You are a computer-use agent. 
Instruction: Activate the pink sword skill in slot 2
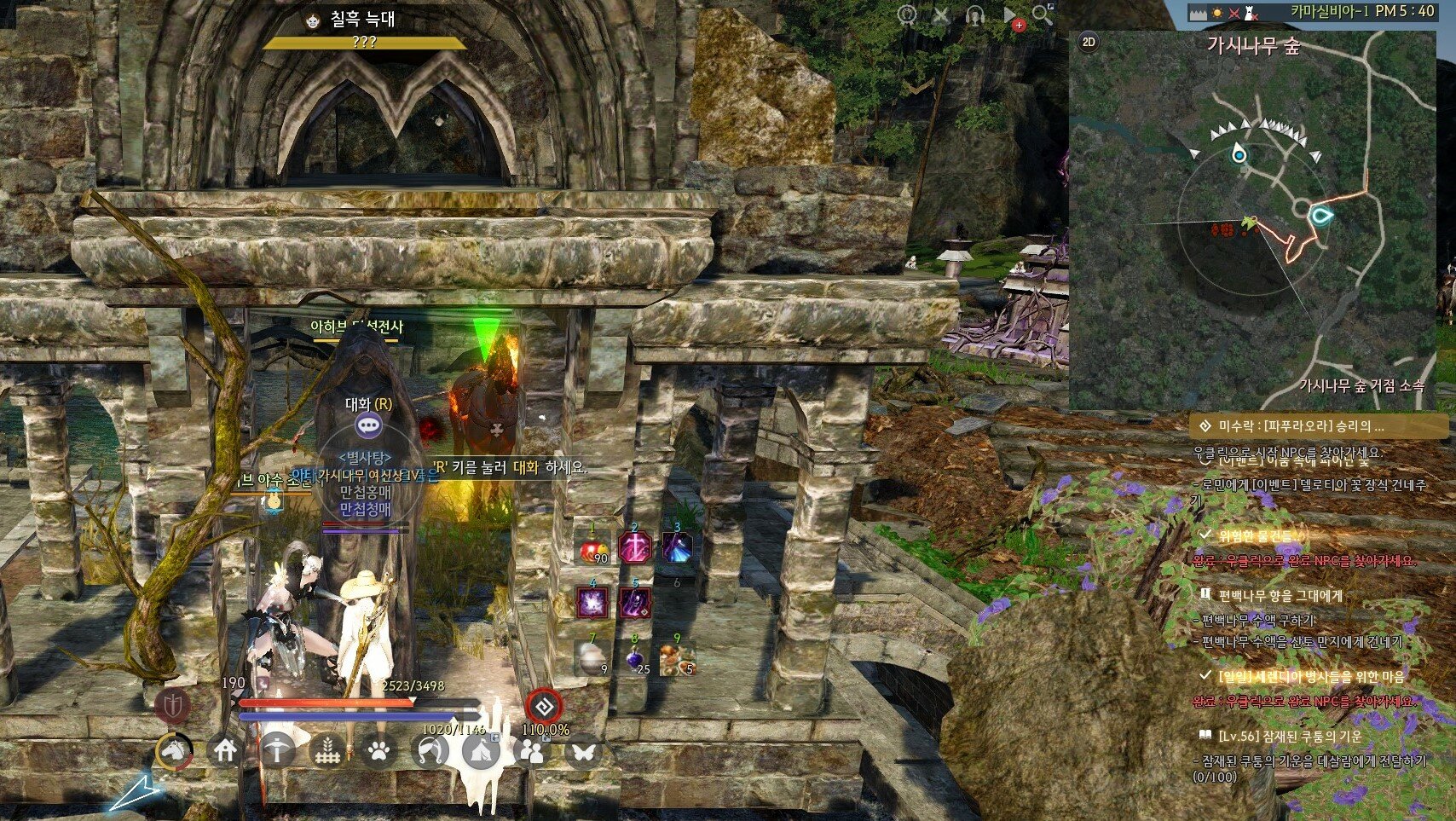635,548
